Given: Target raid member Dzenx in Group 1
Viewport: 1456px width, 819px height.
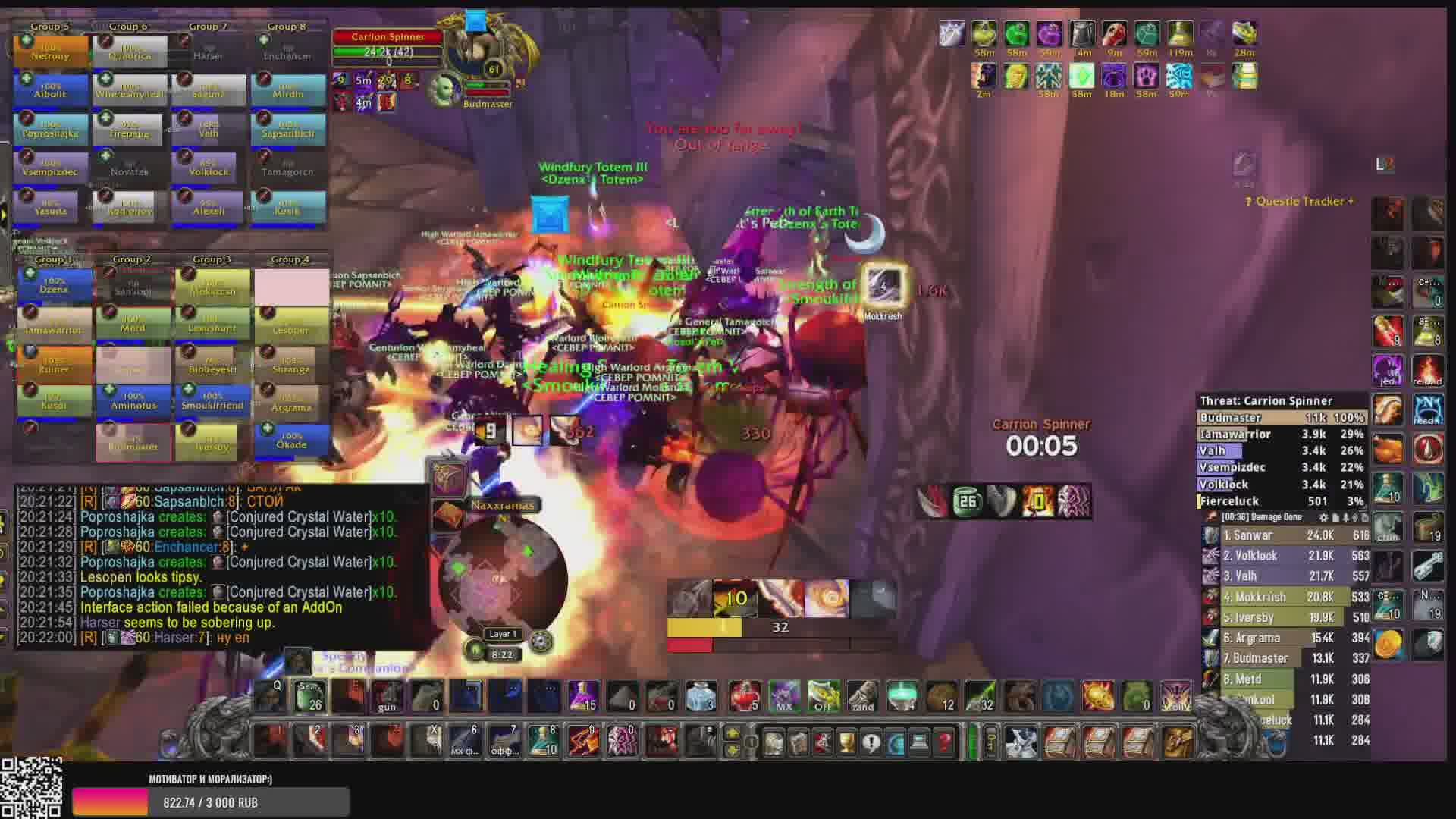Looking at the screenshot, I should click(54, 286).
